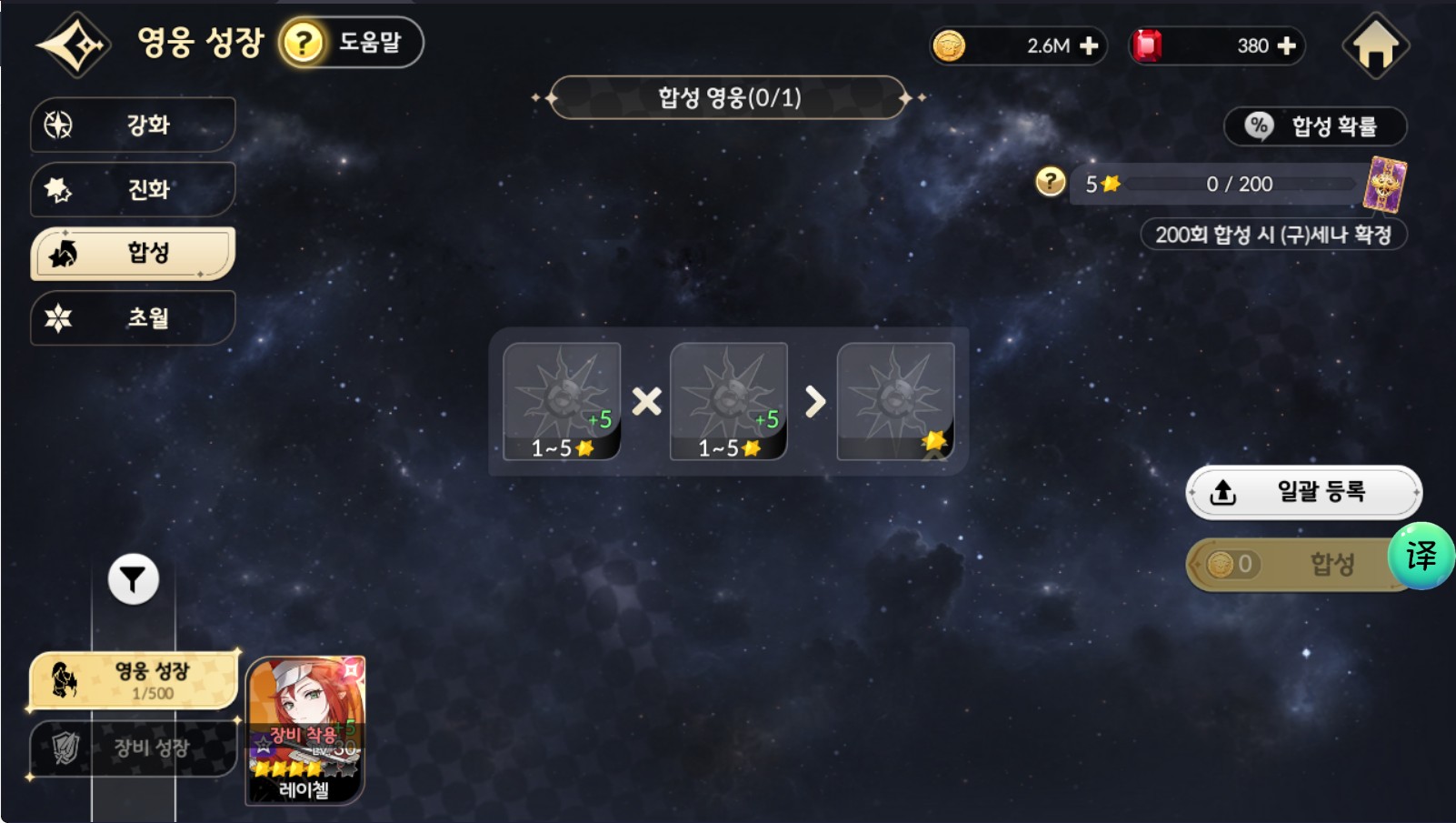Return to the home screen

pos(1375,45)
